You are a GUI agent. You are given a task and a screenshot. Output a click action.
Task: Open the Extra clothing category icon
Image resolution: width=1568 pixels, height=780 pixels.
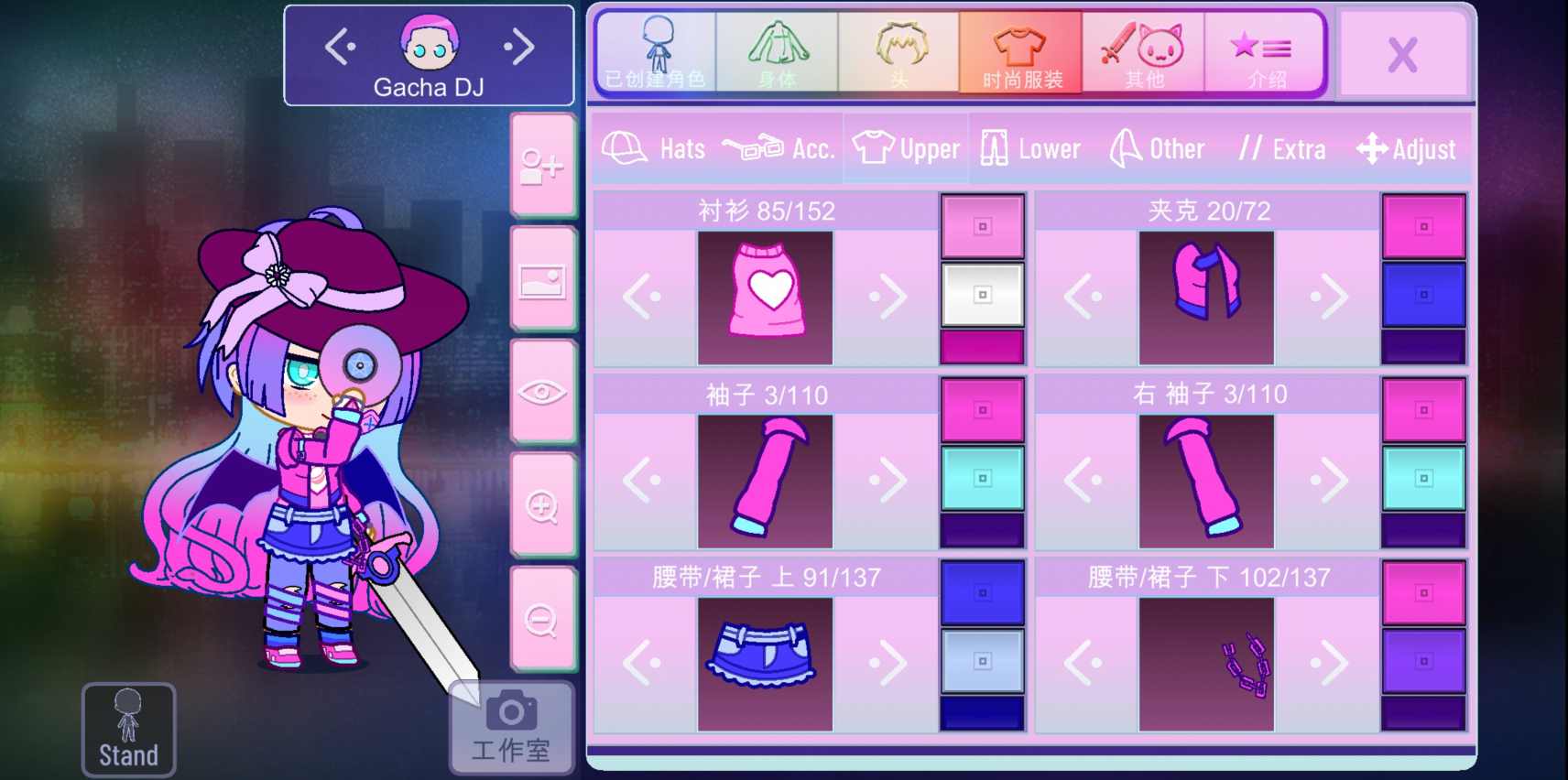(x=1252, y=147)
